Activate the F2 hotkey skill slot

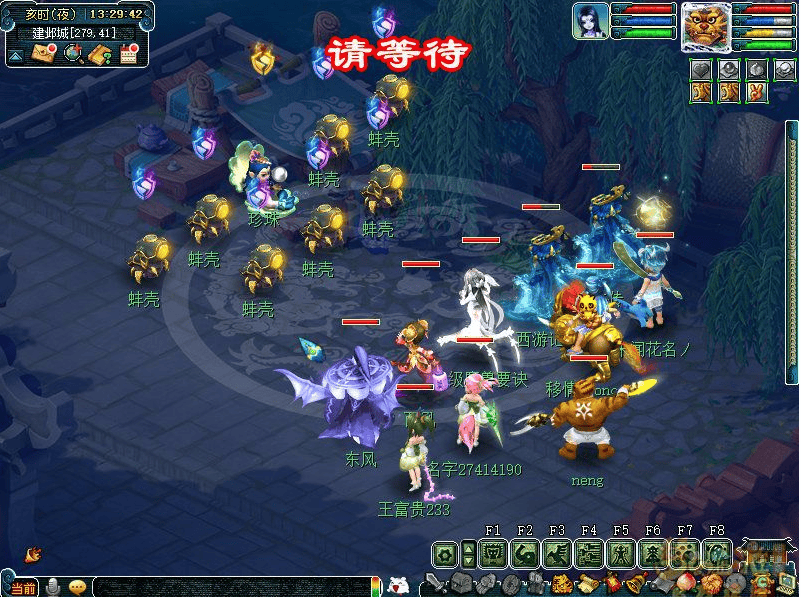[525, 553]
